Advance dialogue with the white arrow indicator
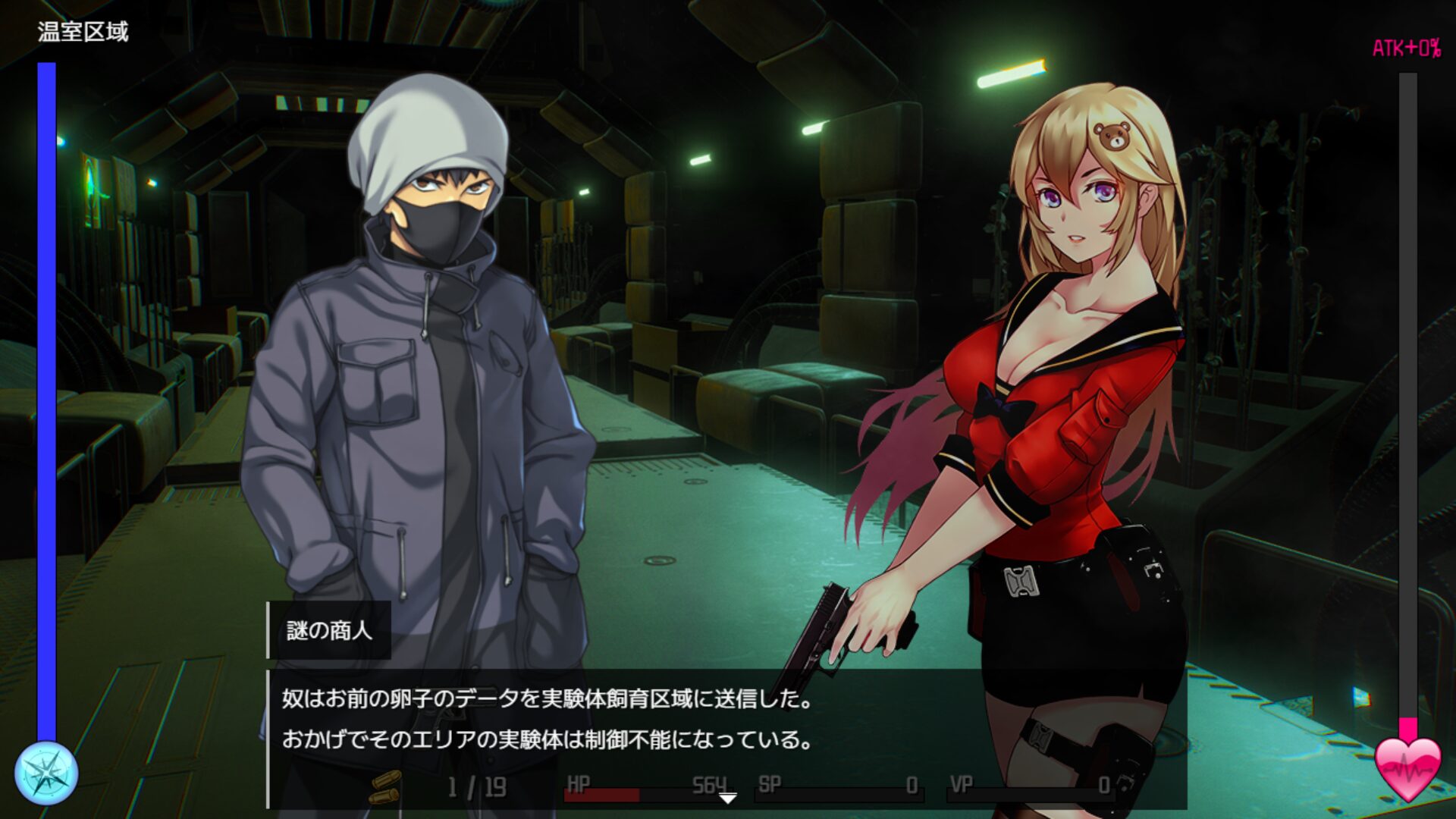Screen dimensions: 1456x819 click(x=727, y=799)
